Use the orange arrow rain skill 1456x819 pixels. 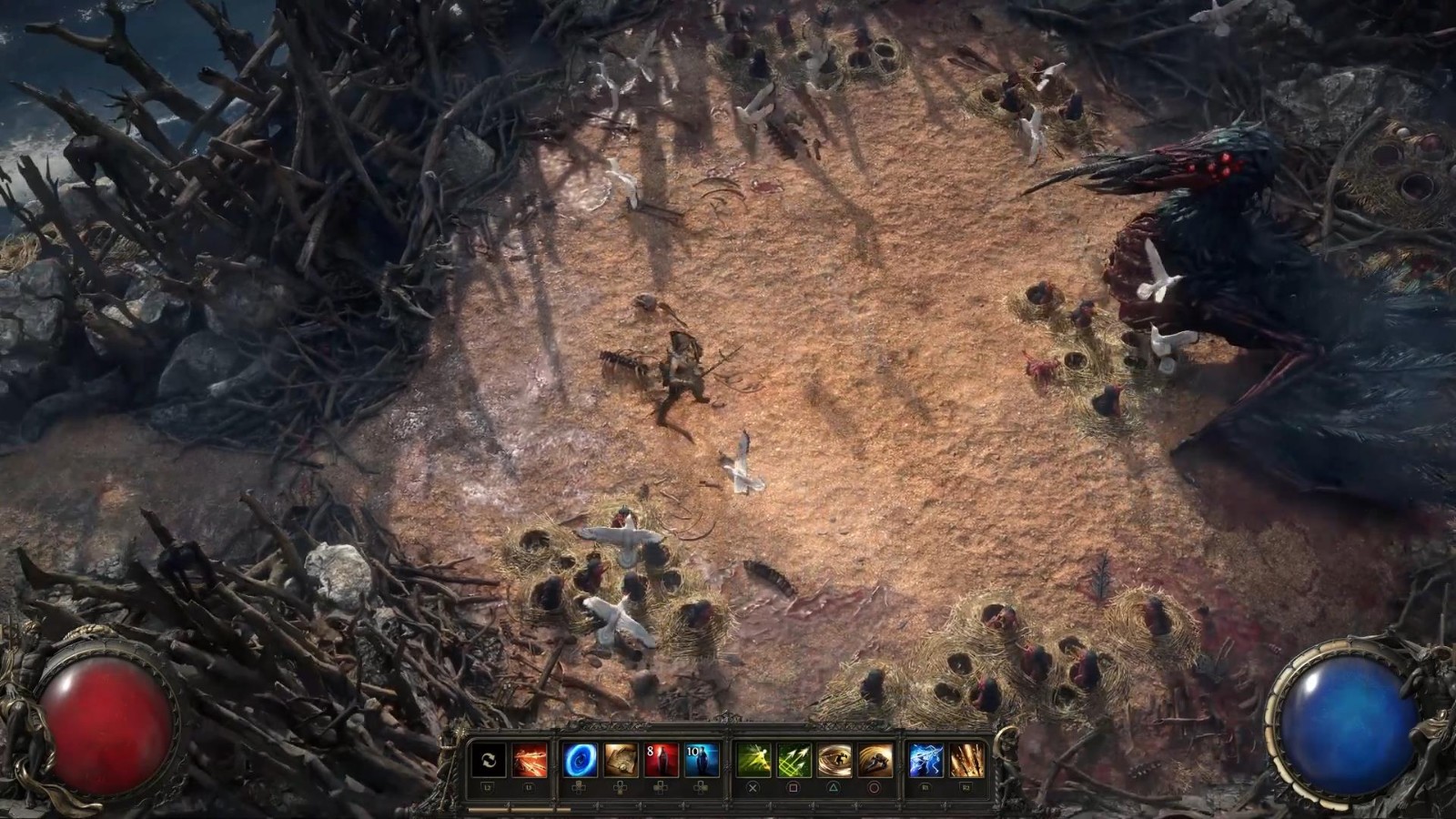pyautogui.click(x=966, y=760)
